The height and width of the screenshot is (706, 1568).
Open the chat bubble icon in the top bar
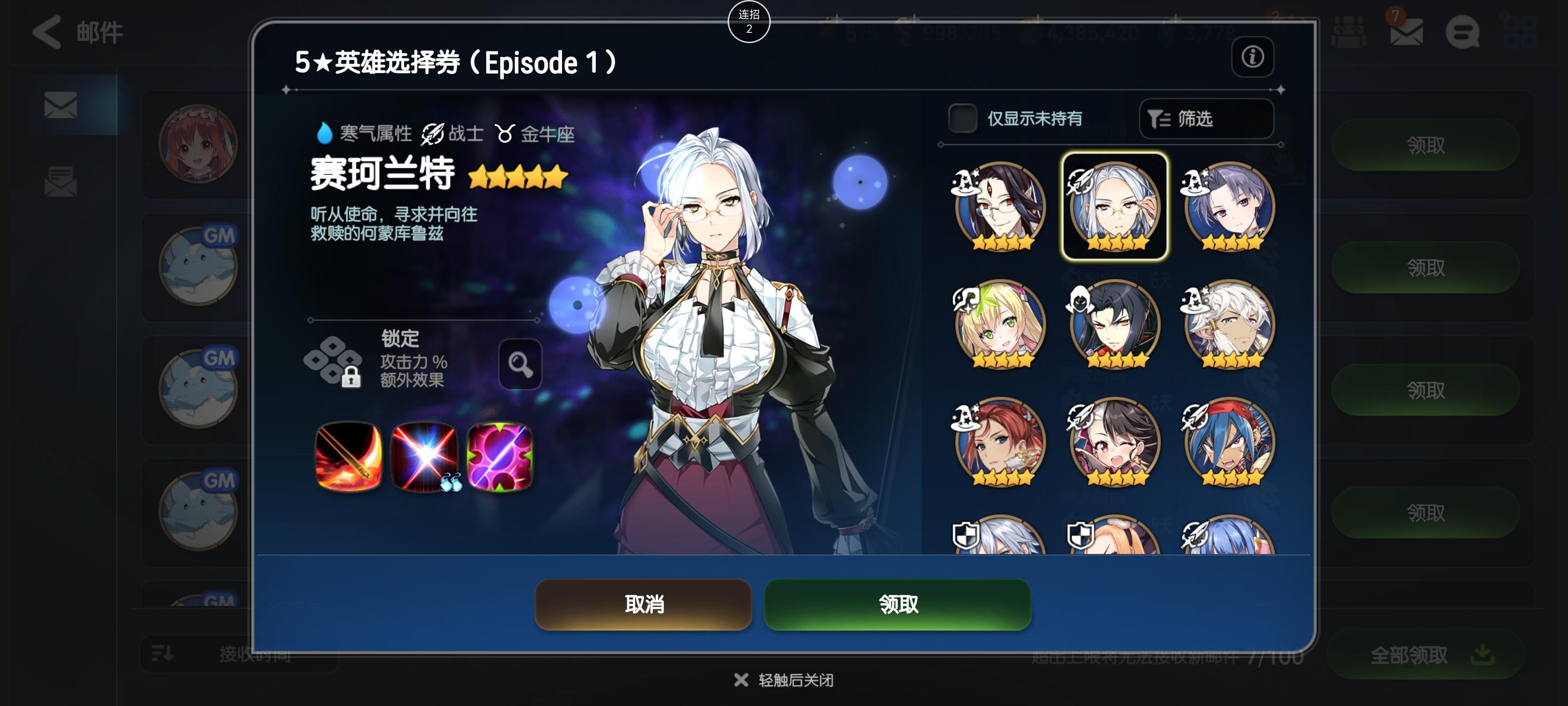pyautogui.click(x=1466, y=34)
